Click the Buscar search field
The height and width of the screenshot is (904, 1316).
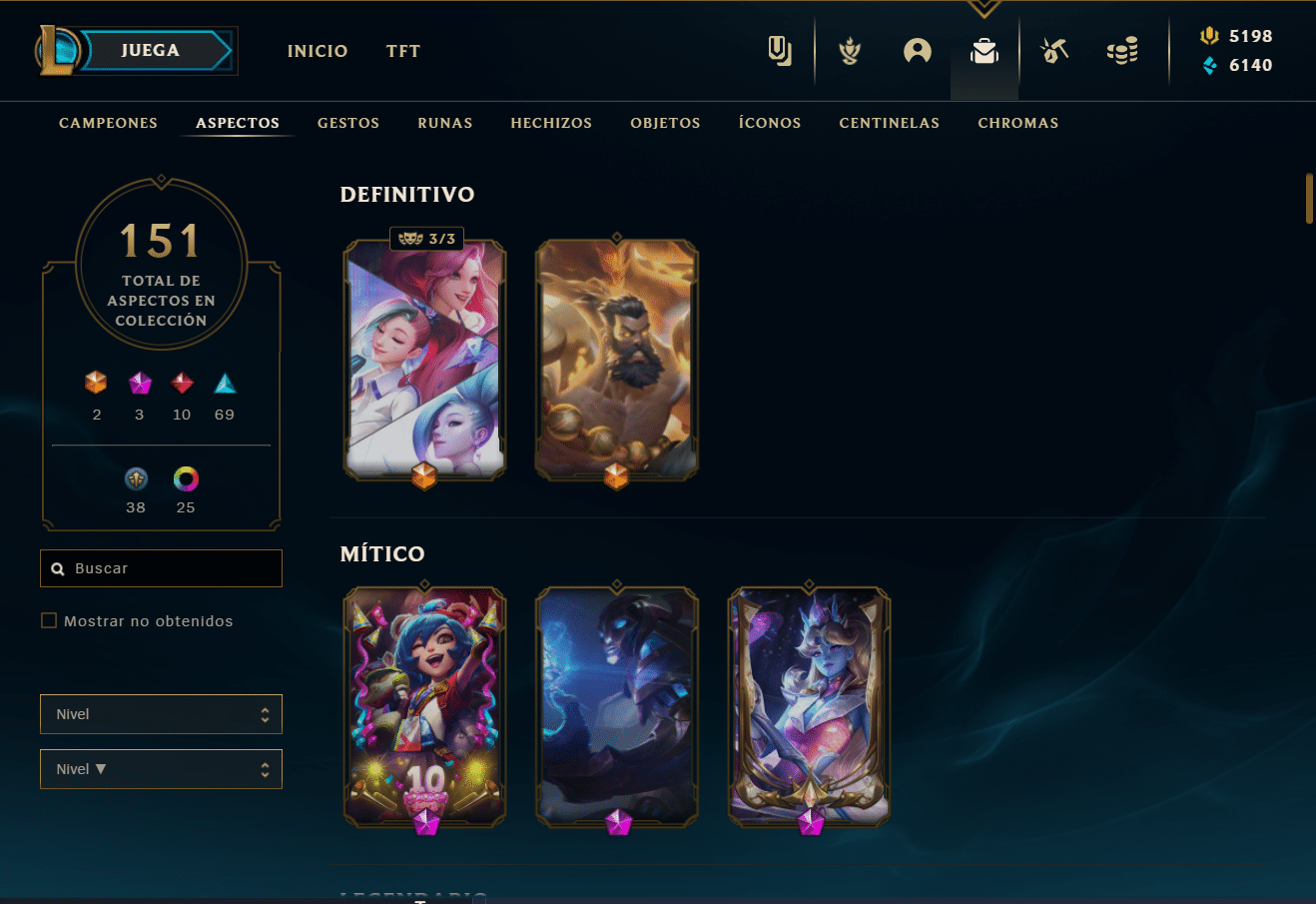pos(161,567)
